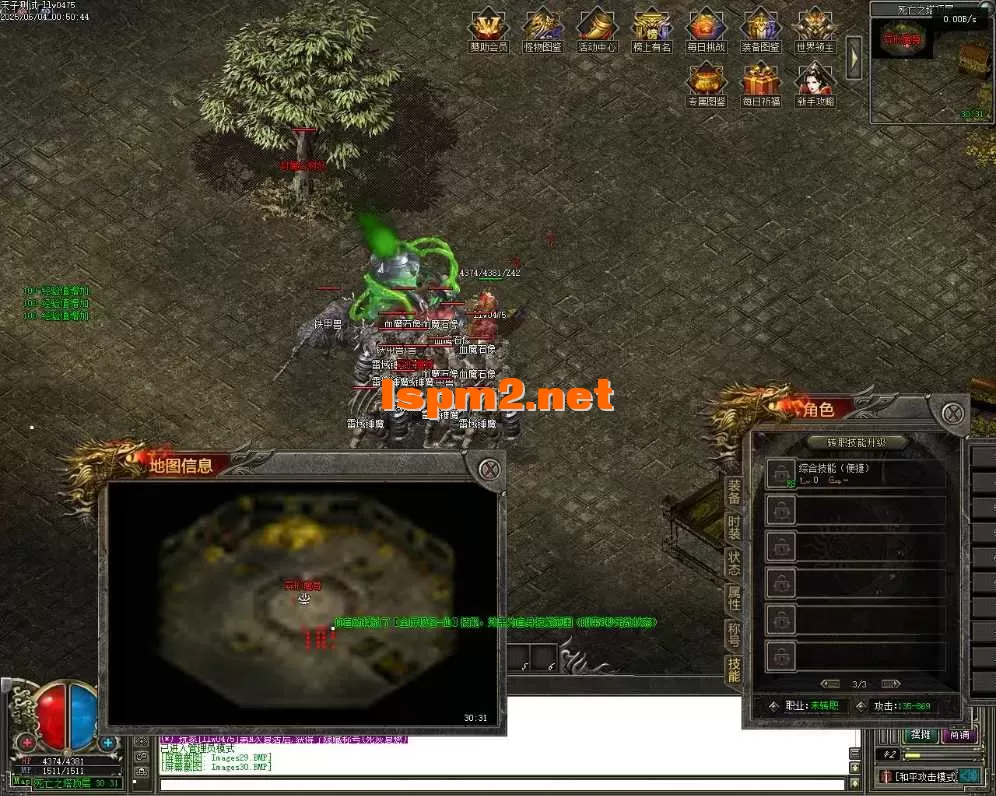Switch to the 时装 fashion tab
This screenshot has height=796, width=996.
734,527
